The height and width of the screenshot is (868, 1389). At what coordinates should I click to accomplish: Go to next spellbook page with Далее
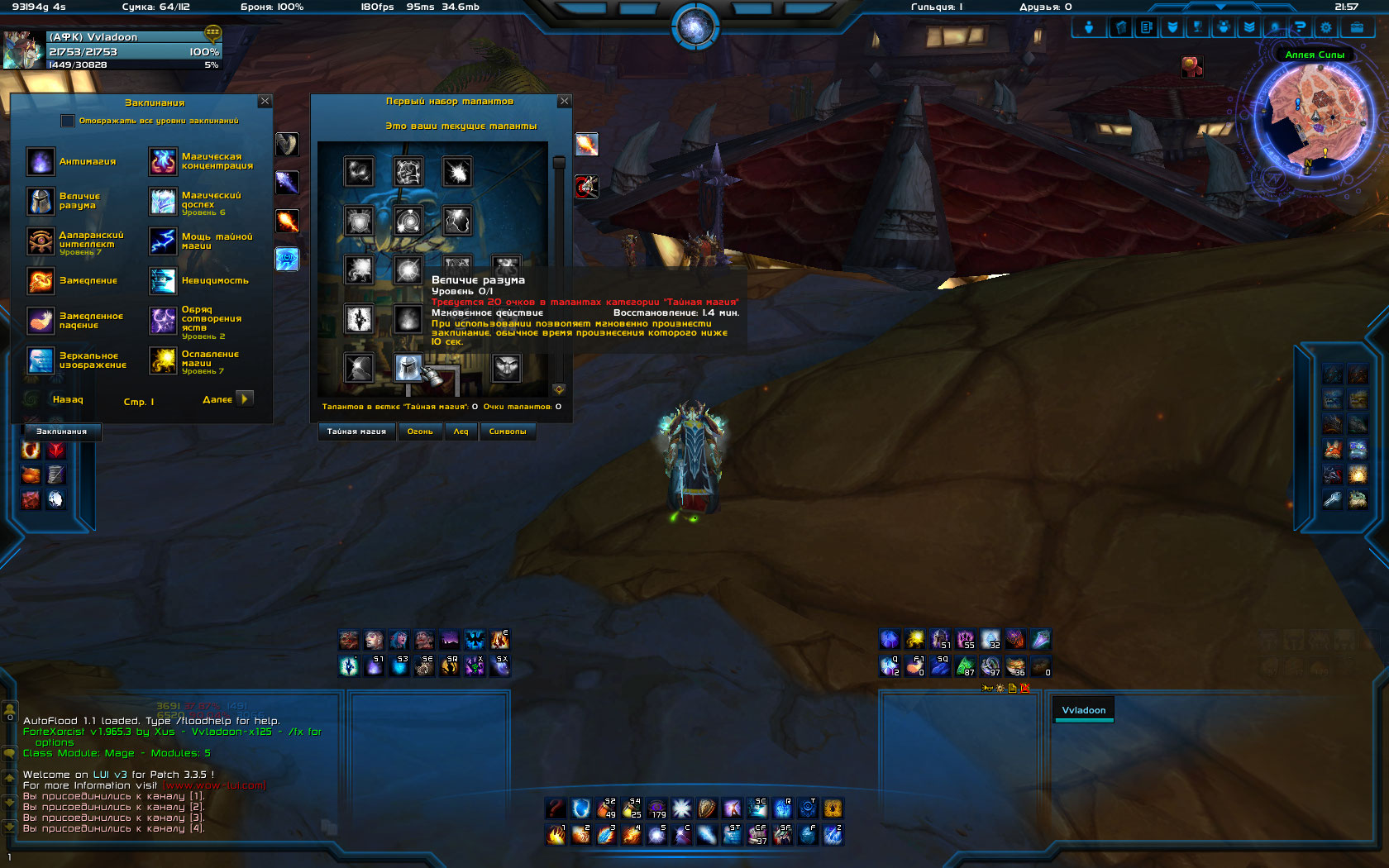click(244, 399)
